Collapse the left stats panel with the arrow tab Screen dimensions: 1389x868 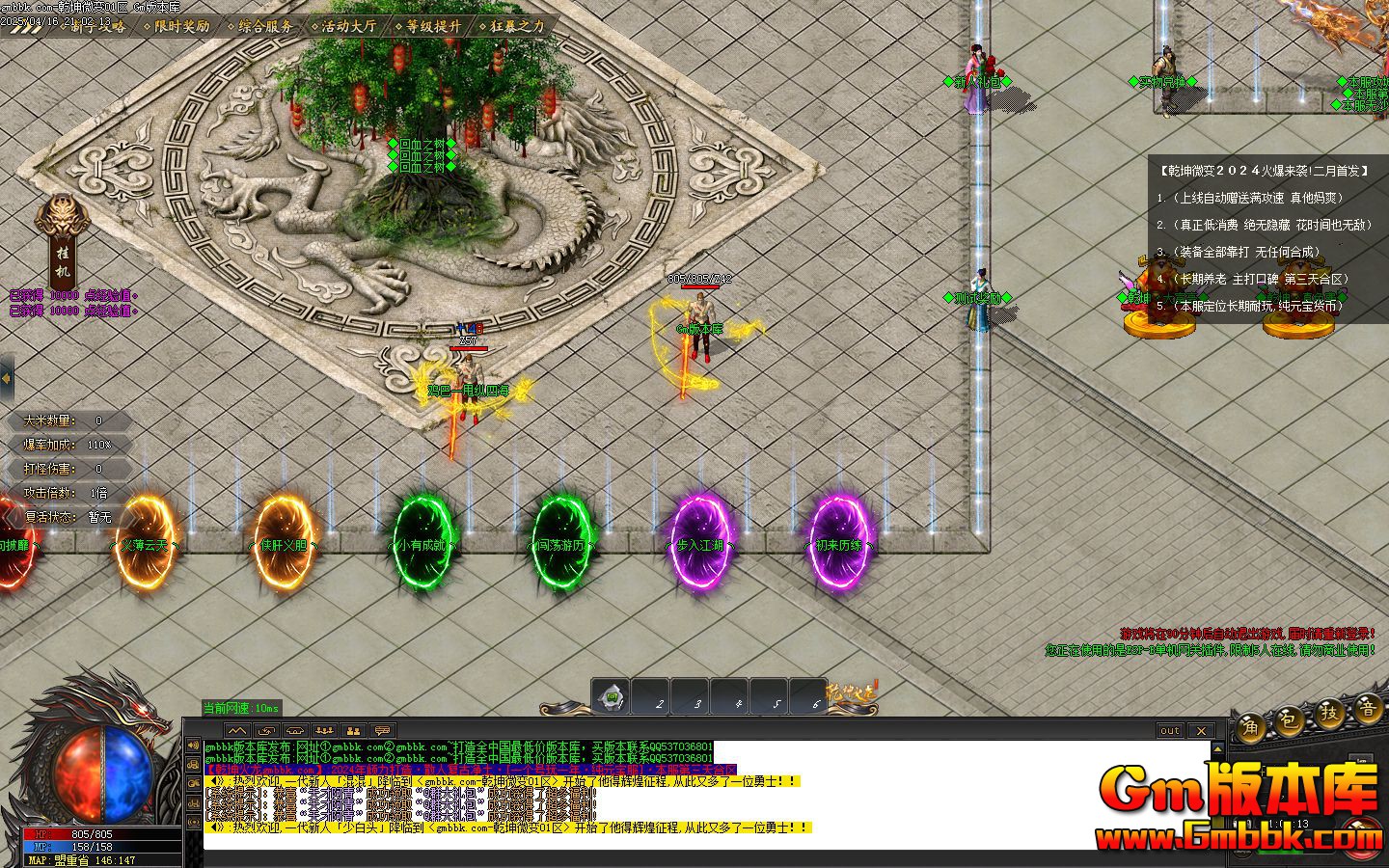[x=8, y=377]
